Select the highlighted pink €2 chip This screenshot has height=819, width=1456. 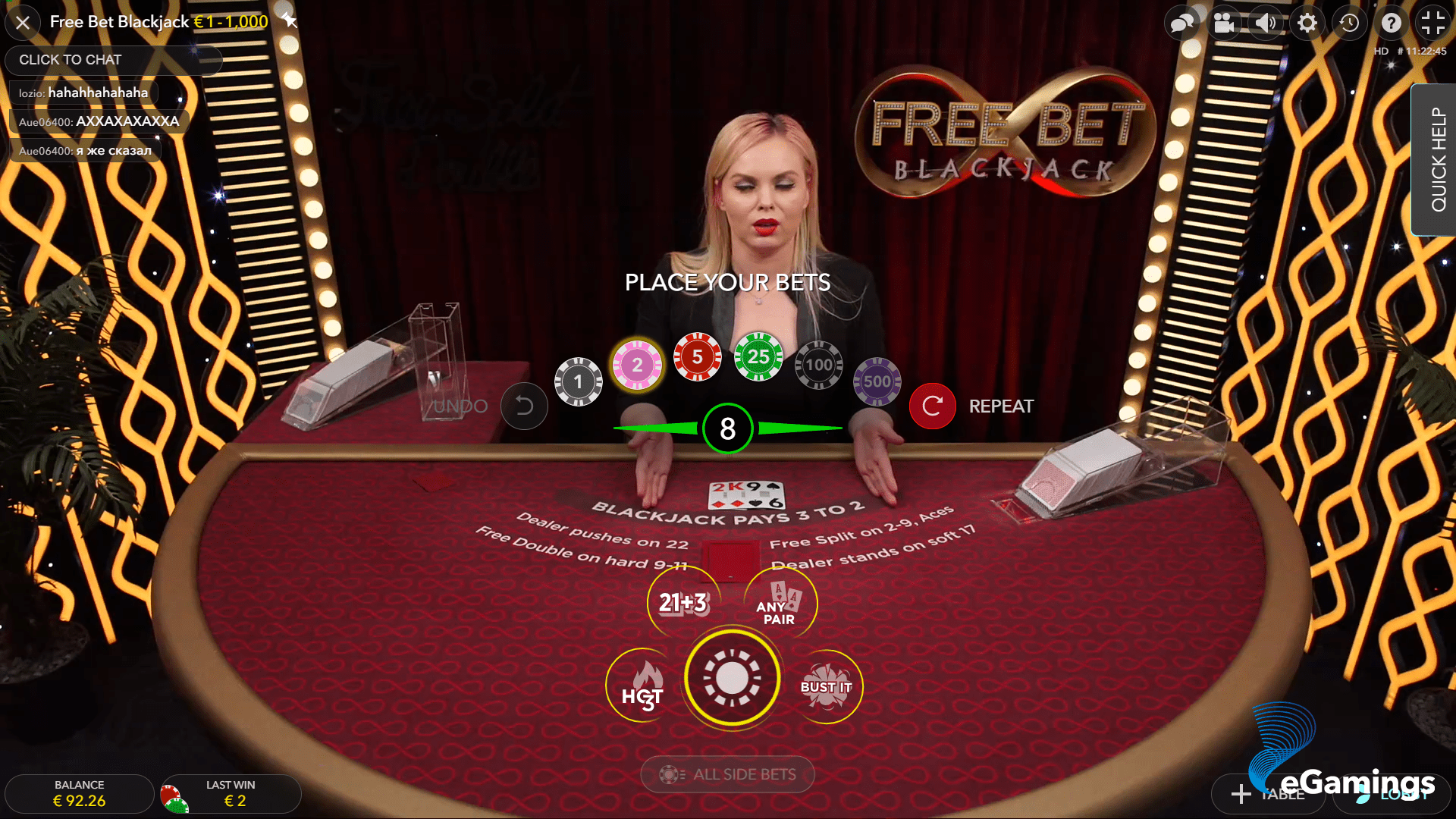[637, 364]
